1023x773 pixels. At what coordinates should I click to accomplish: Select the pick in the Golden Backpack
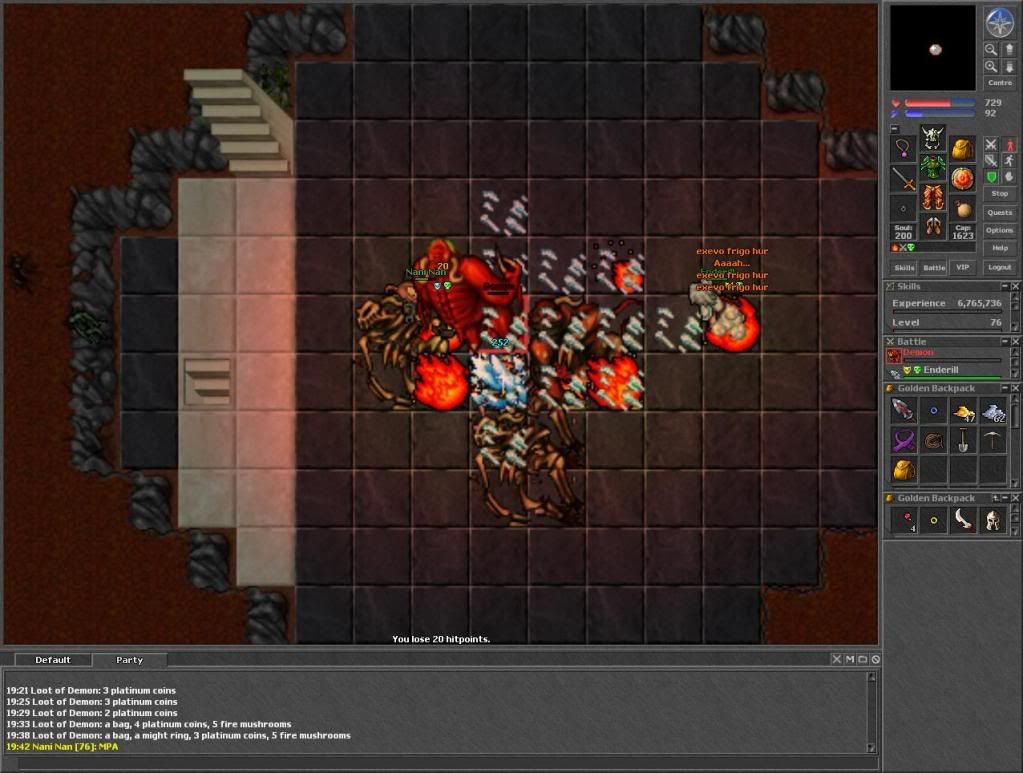point(992,440)
